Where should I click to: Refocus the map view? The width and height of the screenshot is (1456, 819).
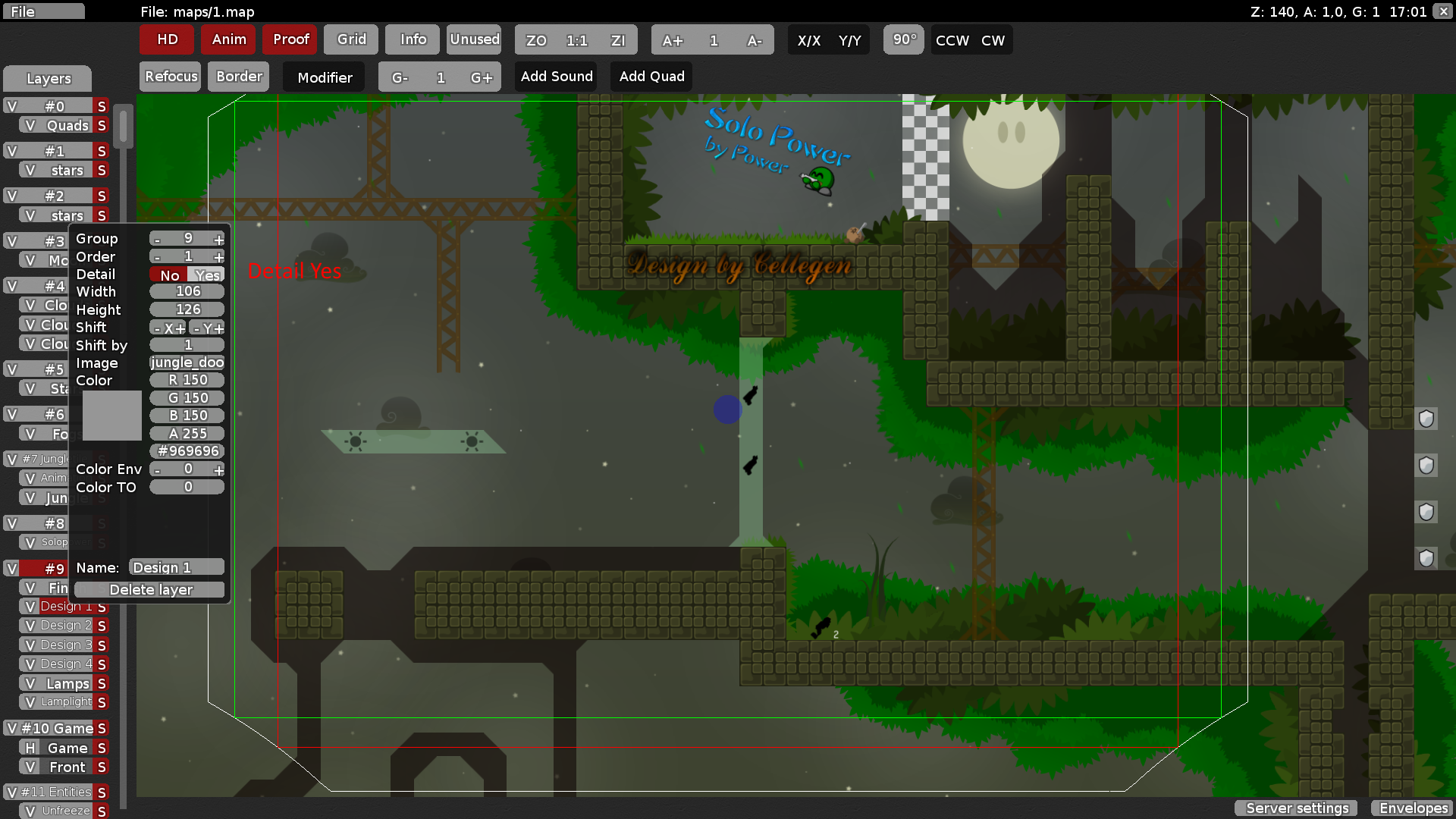(170, 76)
